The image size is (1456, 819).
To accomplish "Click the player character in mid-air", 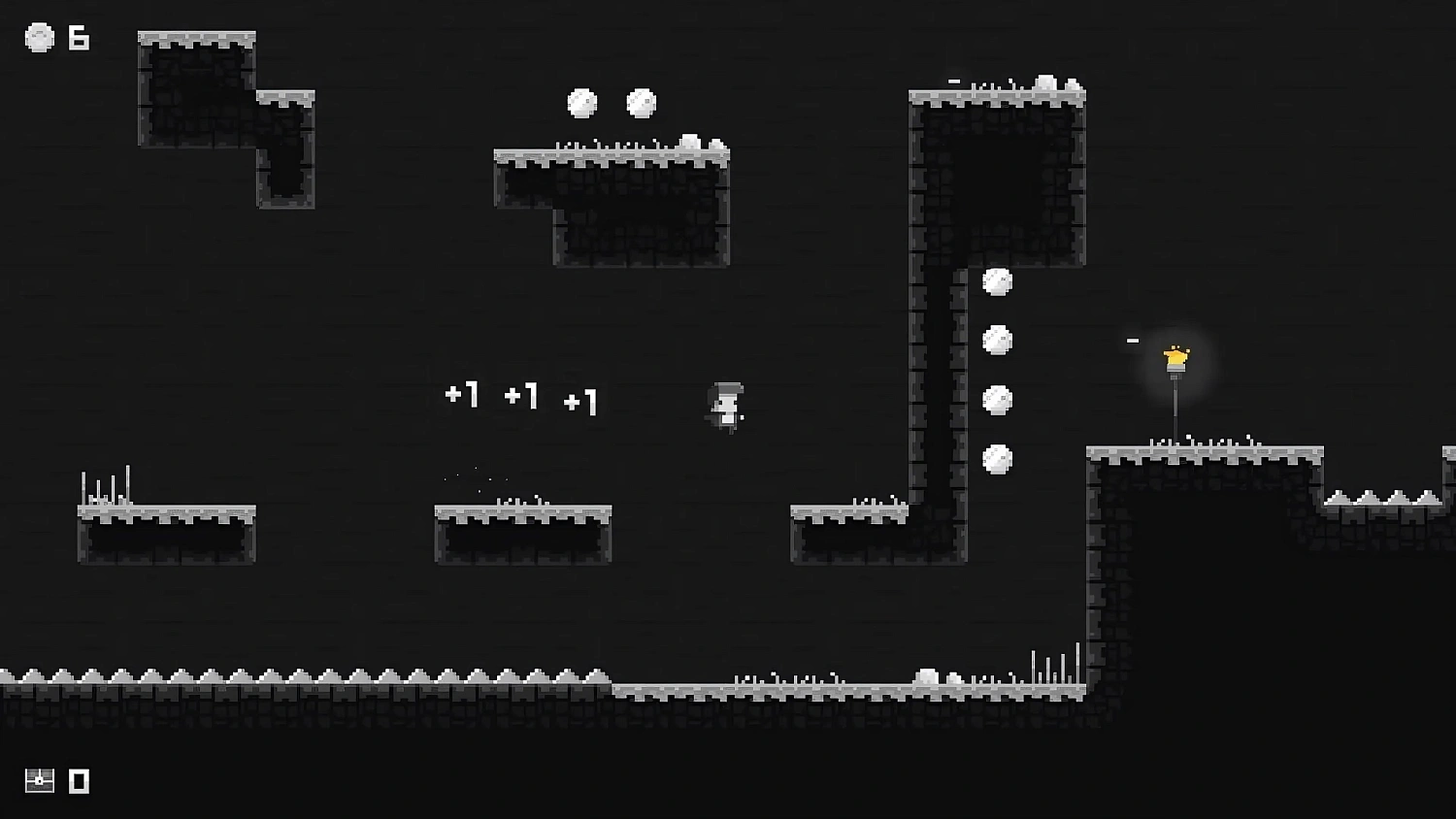I will (724, 406).
